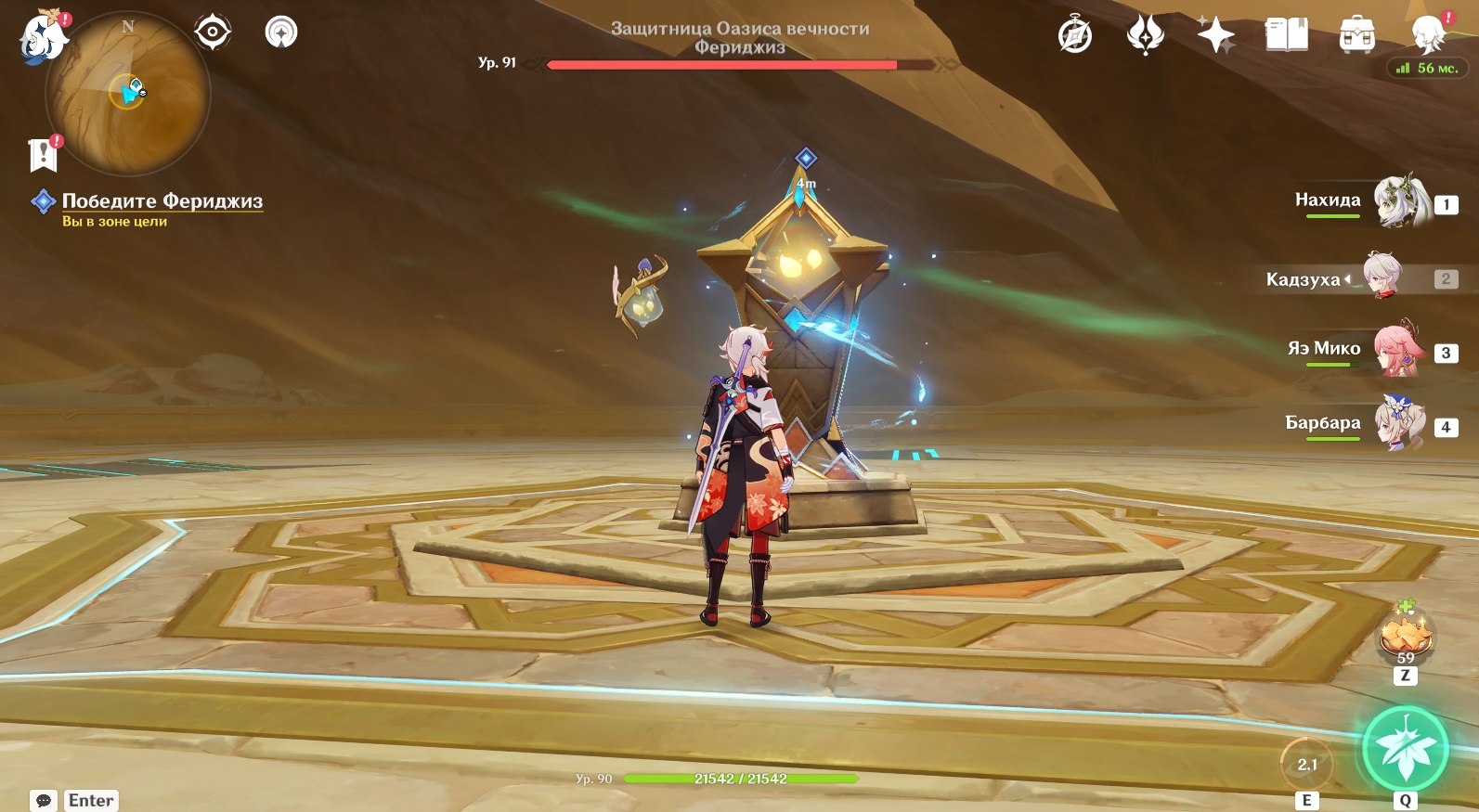Switch to party member Барбара

[x=1399, y=423]
